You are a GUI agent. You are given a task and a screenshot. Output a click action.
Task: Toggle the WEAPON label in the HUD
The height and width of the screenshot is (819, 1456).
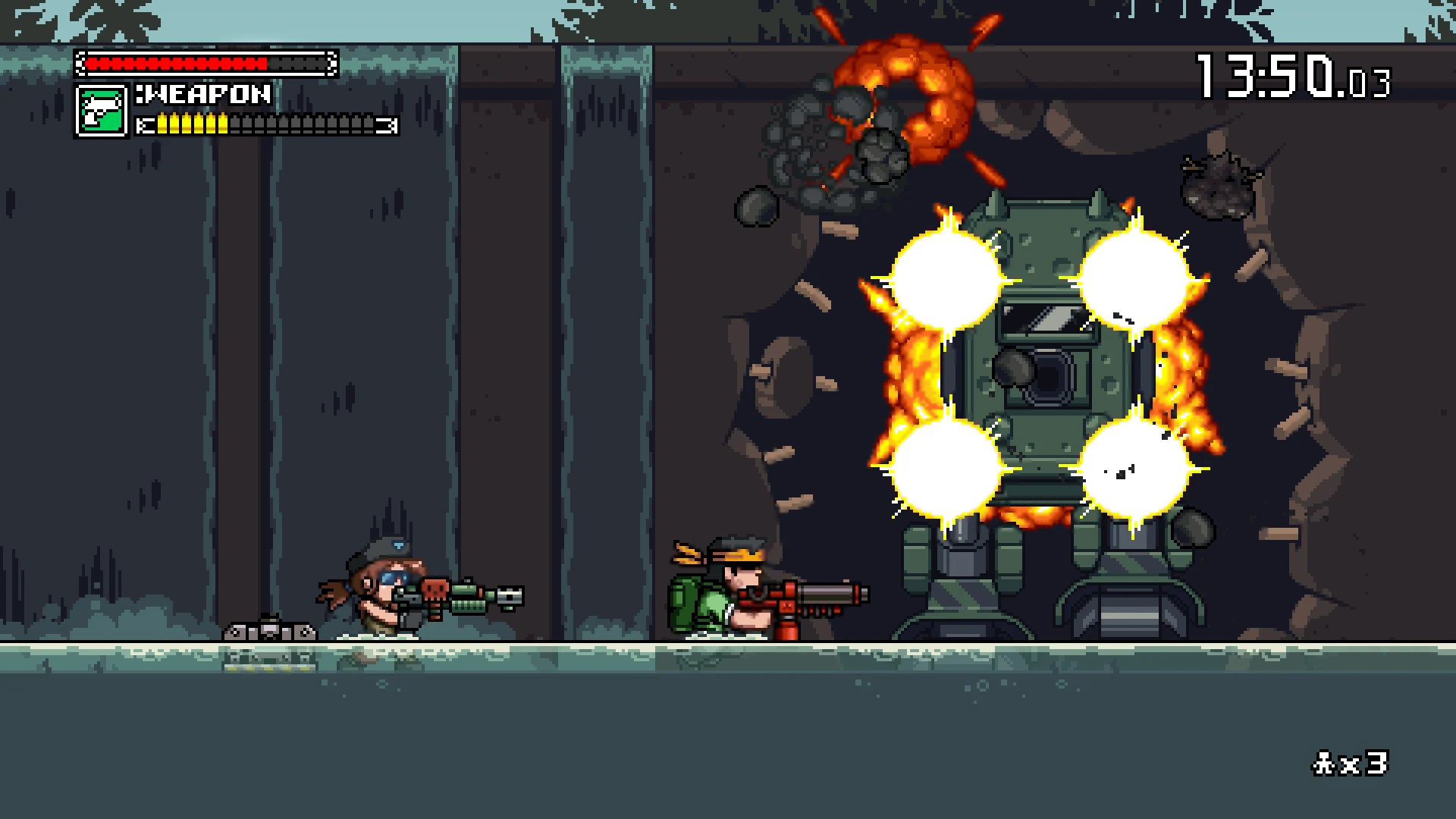point(203,94)
